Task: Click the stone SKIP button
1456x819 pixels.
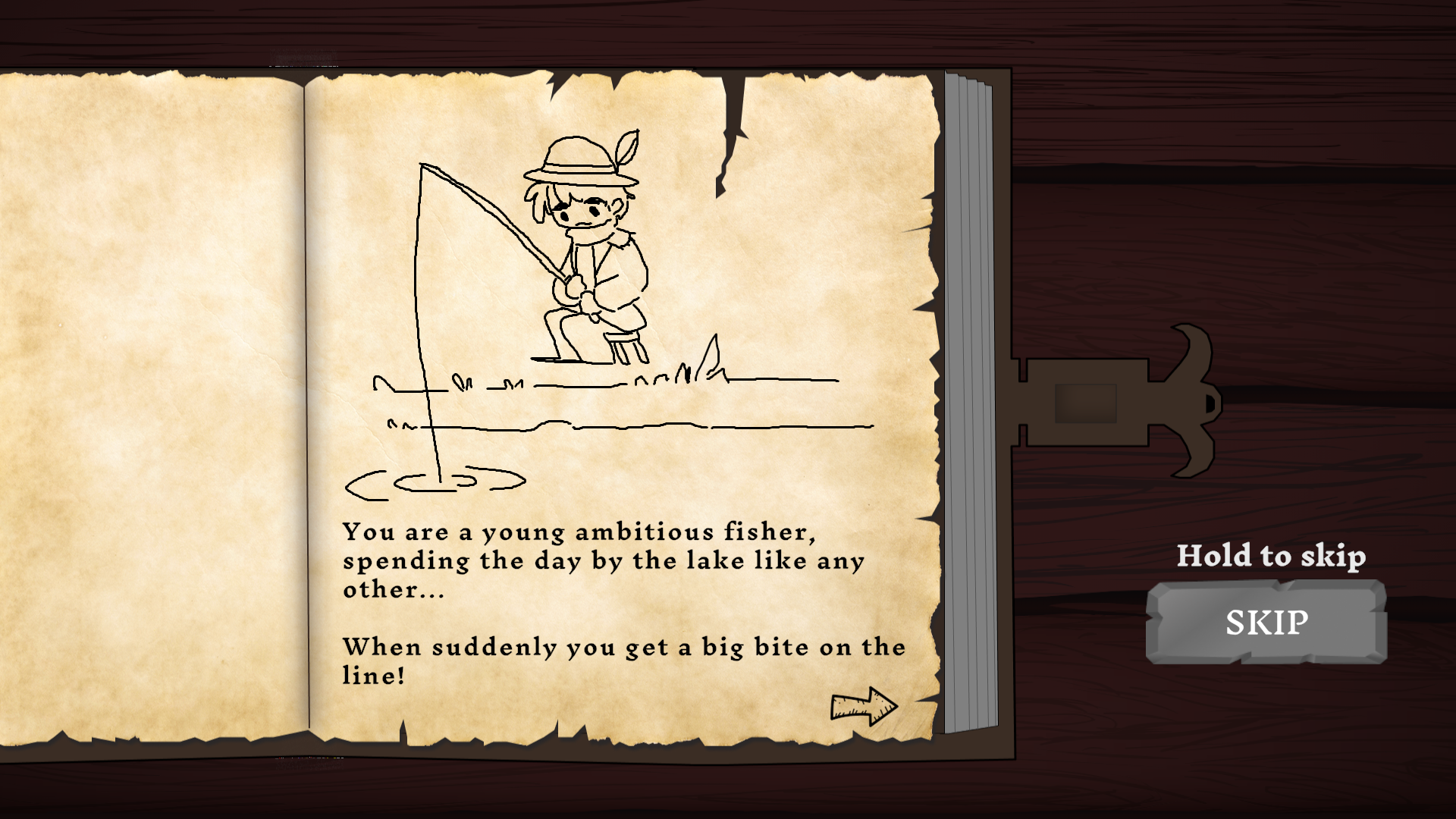Action: (x=1266, y=622)
